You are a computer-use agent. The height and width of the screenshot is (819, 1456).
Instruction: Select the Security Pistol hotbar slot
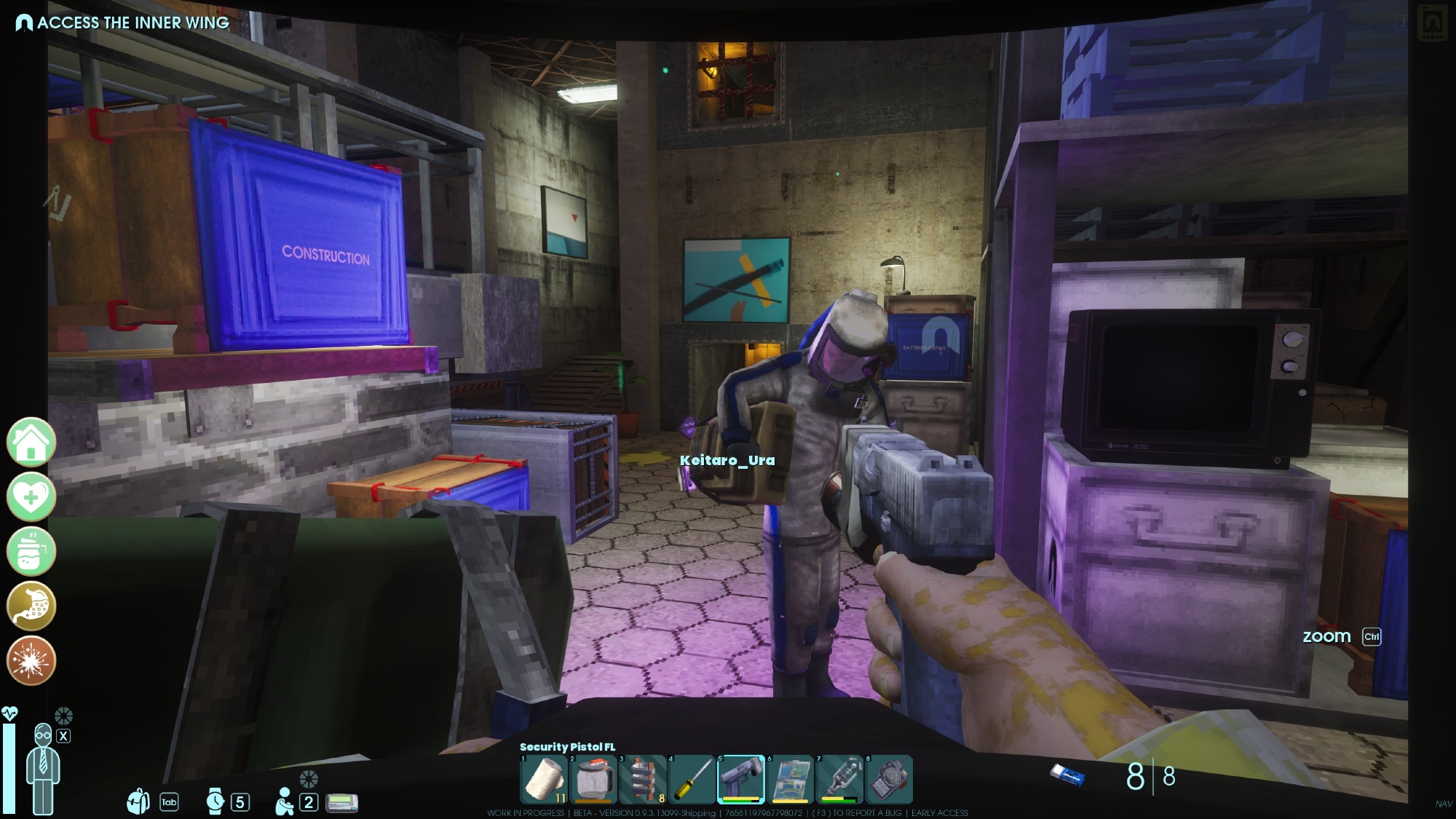pyautogui.click(x=741, y=780)
